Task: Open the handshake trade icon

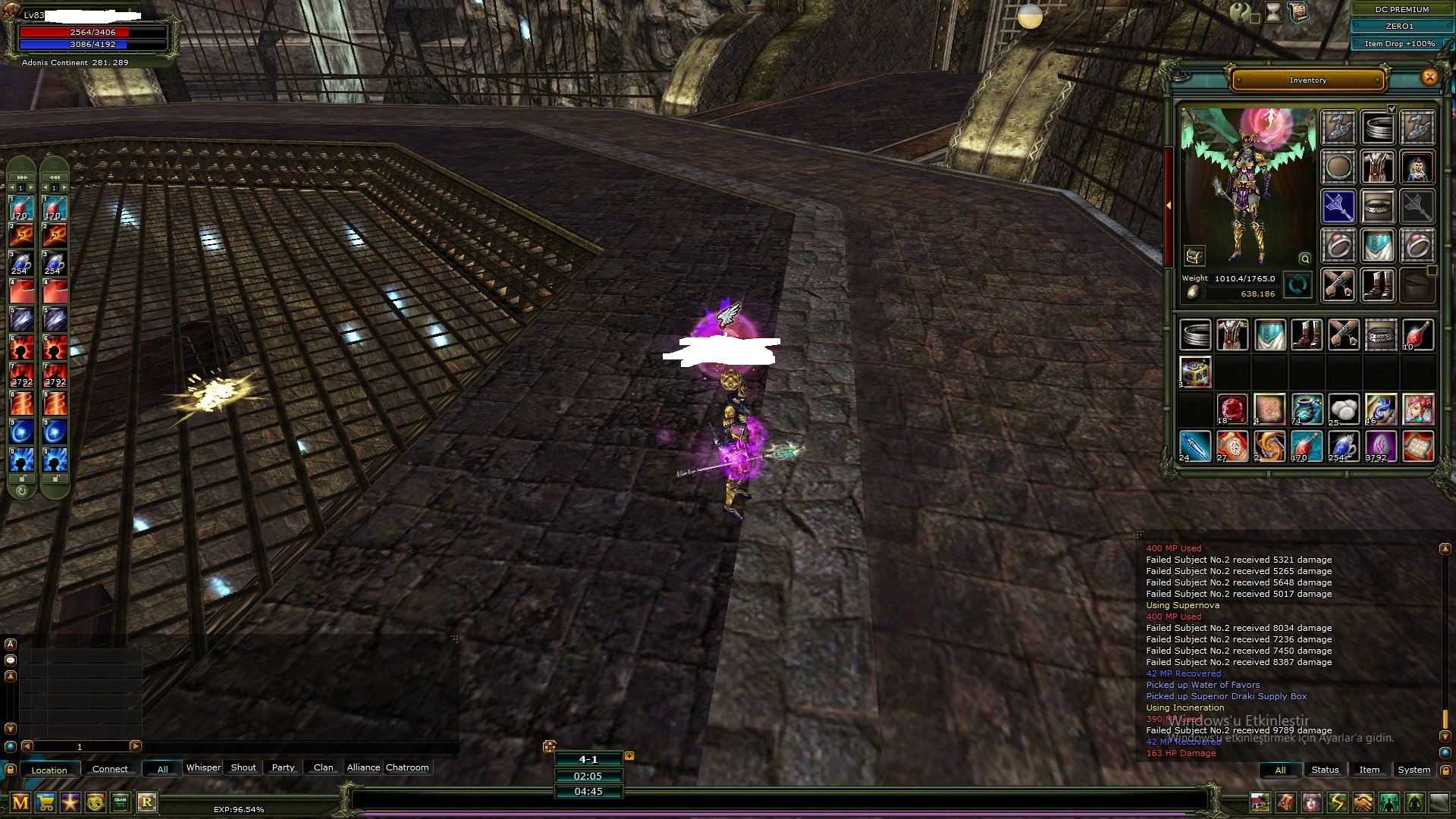Action: (1363, 802)
